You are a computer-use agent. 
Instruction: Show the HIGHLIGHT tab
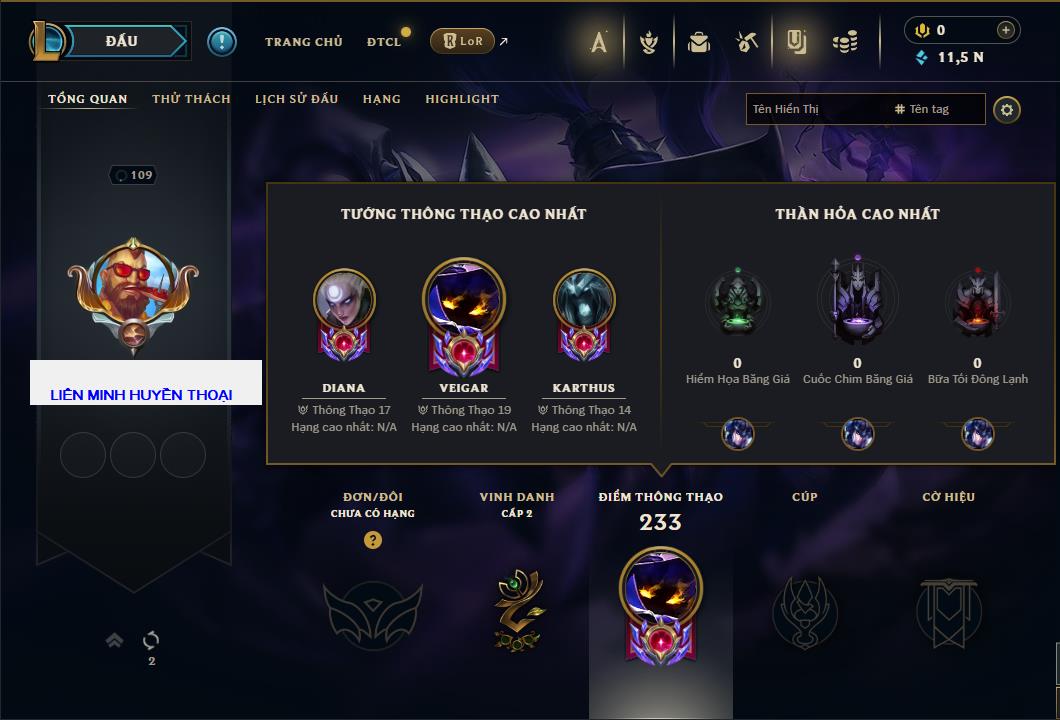click(462, 99)
